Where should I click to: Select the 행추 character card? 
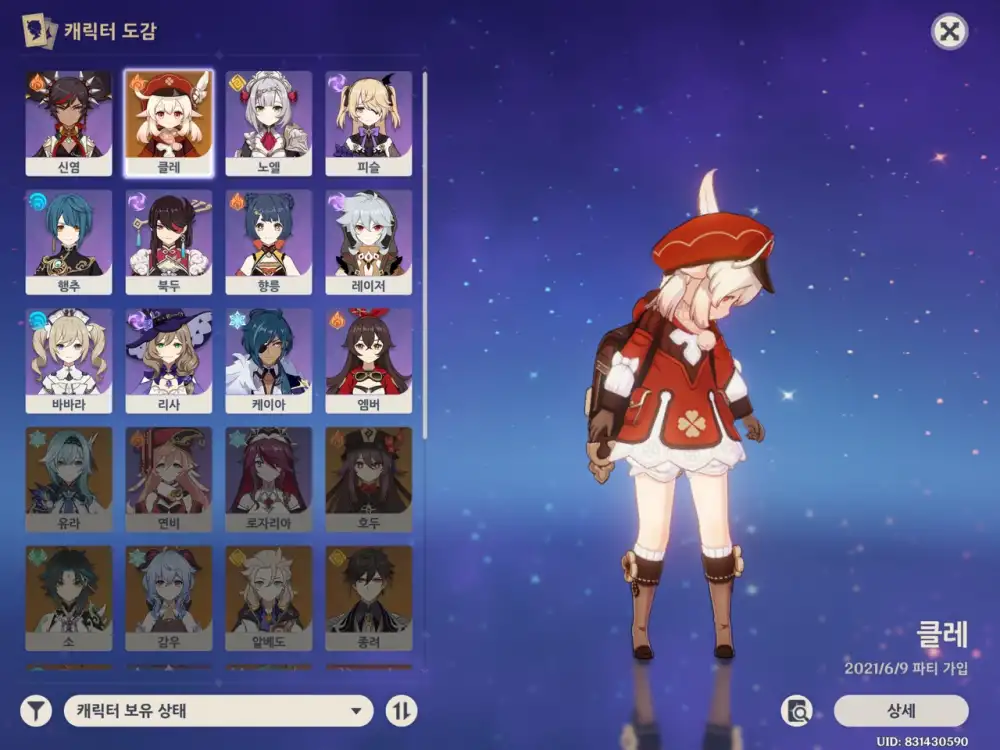(x=69, y=242)
